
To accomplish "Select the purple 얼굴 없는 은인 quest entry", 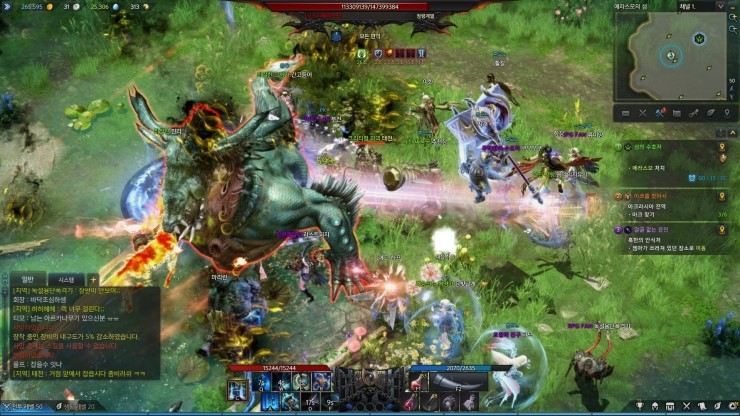I will pos(656,229).
